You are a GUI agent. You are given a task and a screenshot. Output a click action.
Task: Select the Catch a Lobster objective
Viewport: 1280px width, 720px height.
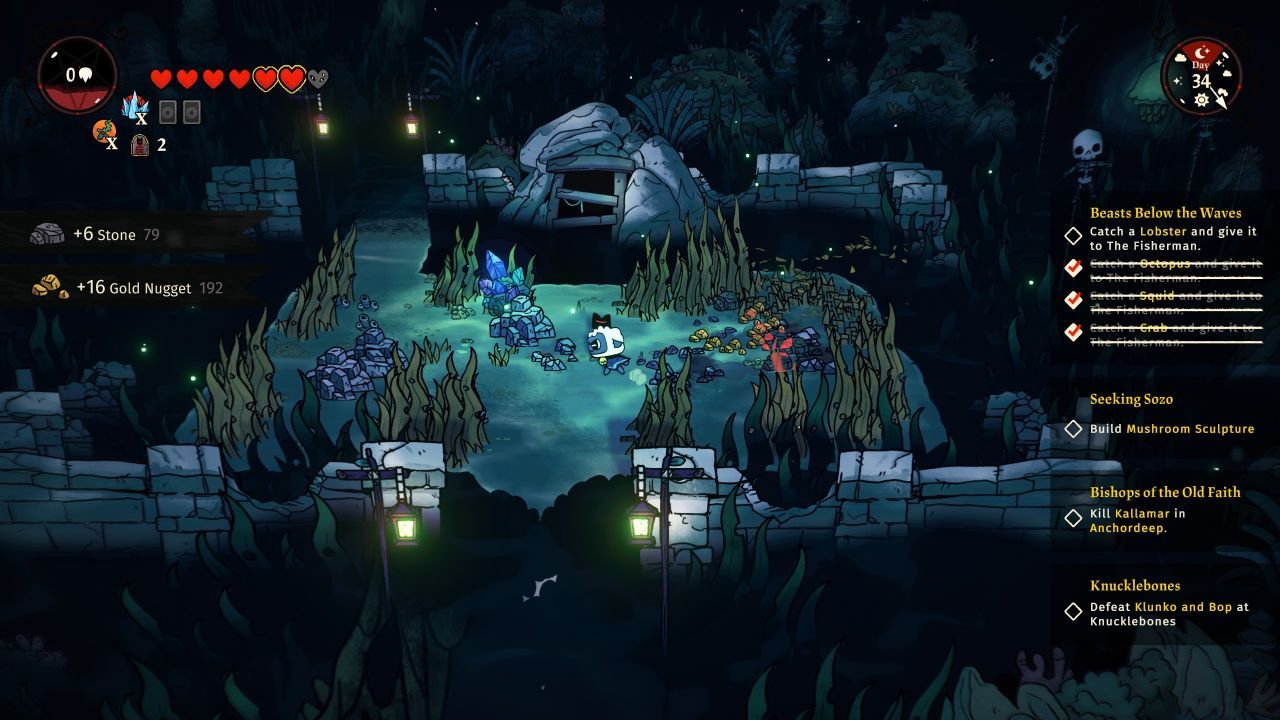click(1172, 238)
